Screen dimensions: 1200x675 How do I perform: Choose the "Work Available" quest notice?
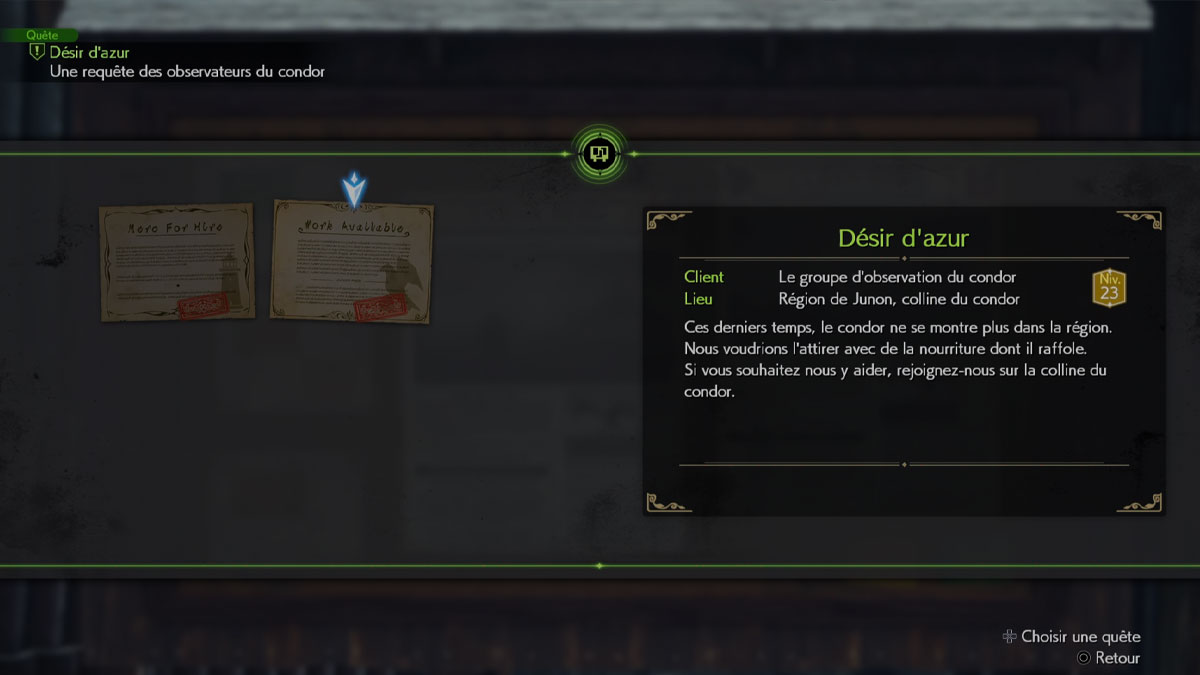[x=352, y=262]
